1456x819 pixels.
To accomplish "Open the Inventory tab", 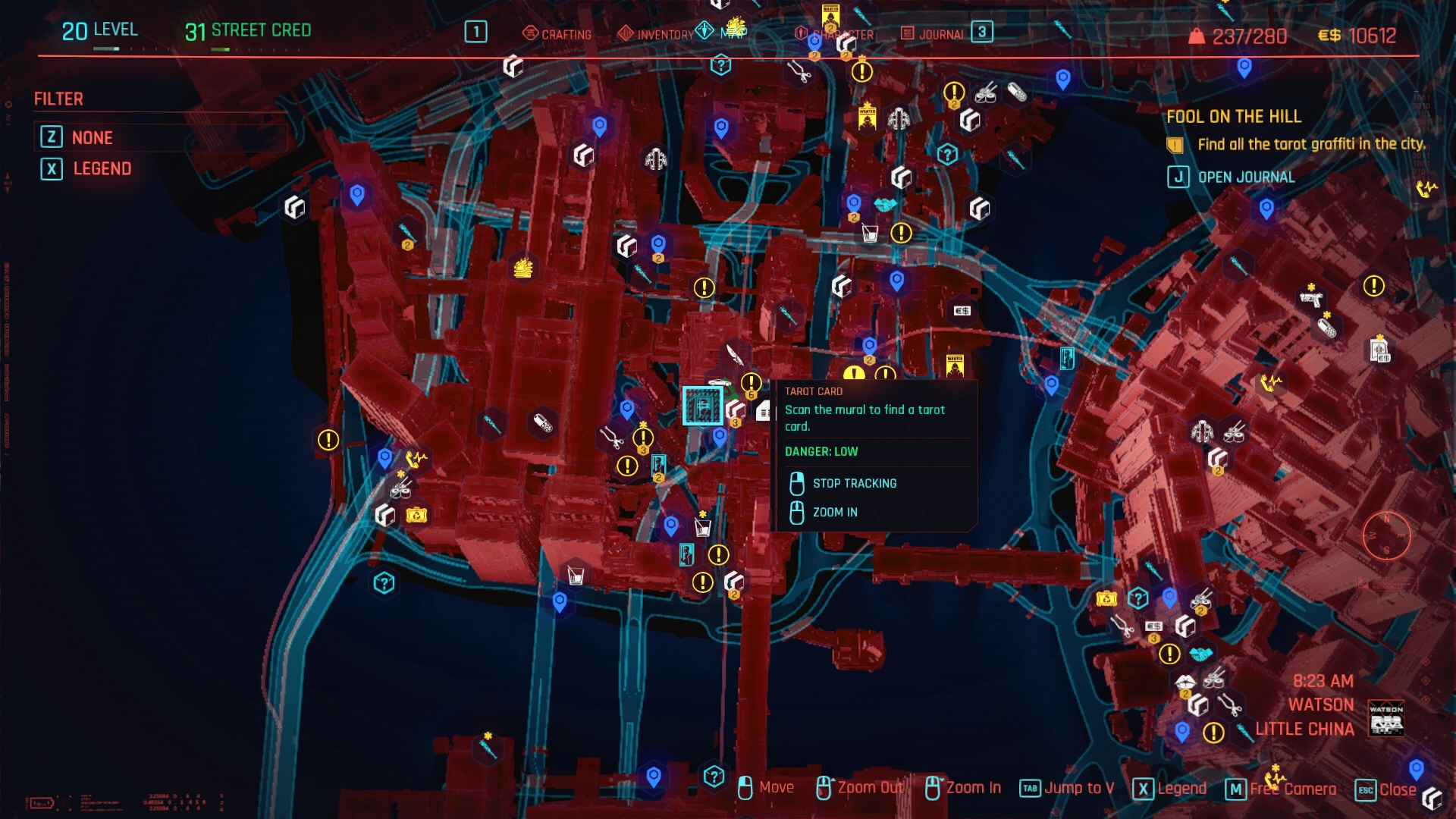I will point(656,34).
